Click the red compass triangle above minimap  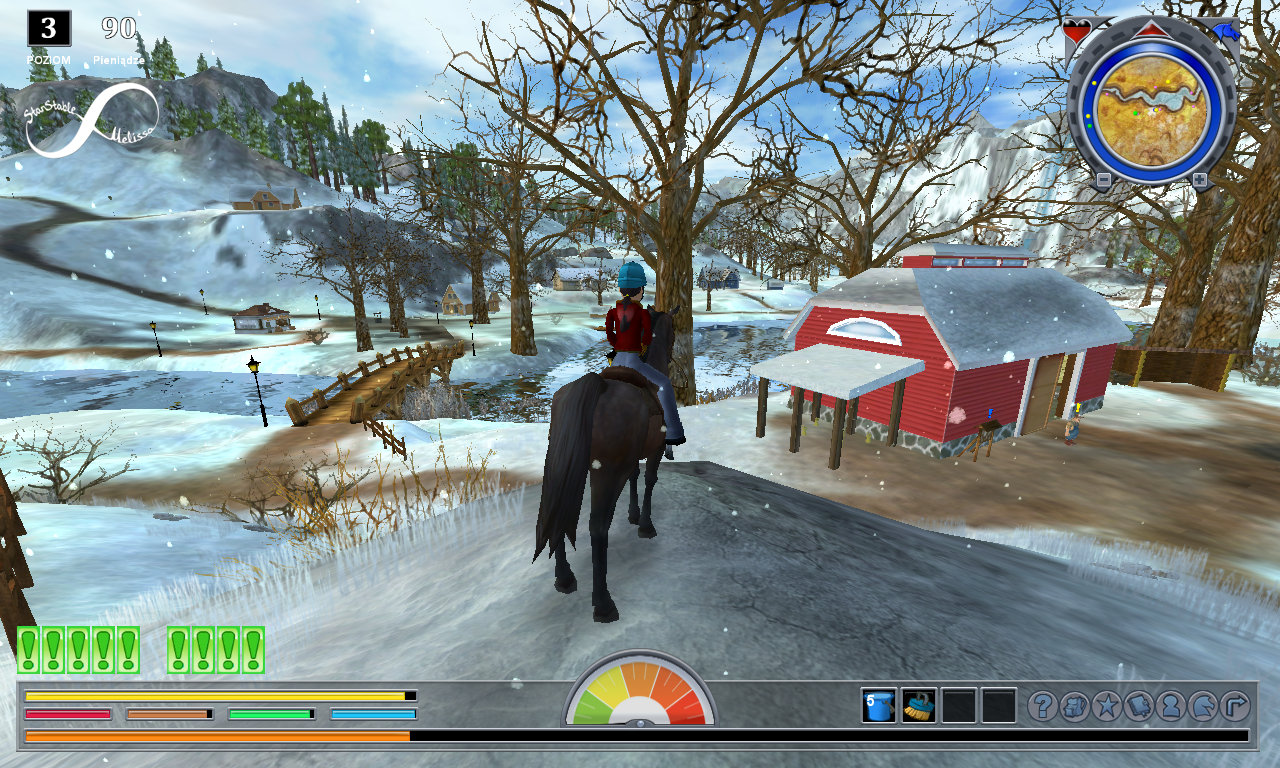[x=1152, y=30]
